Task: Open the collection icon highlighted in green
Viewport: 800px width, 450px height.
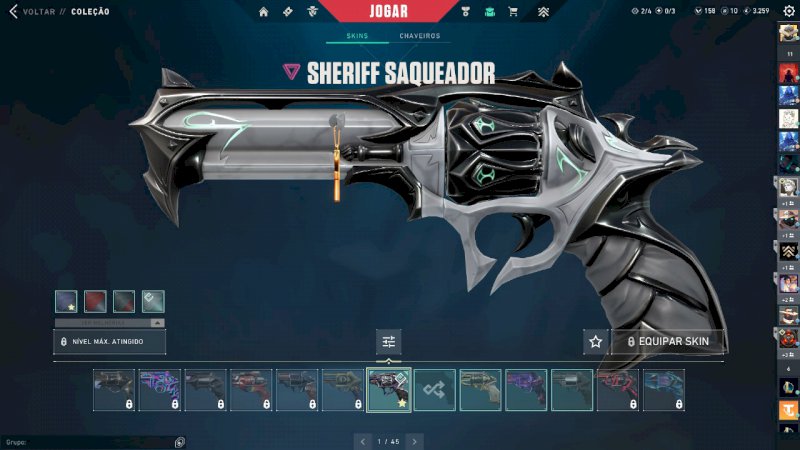Action: [489, 12]
